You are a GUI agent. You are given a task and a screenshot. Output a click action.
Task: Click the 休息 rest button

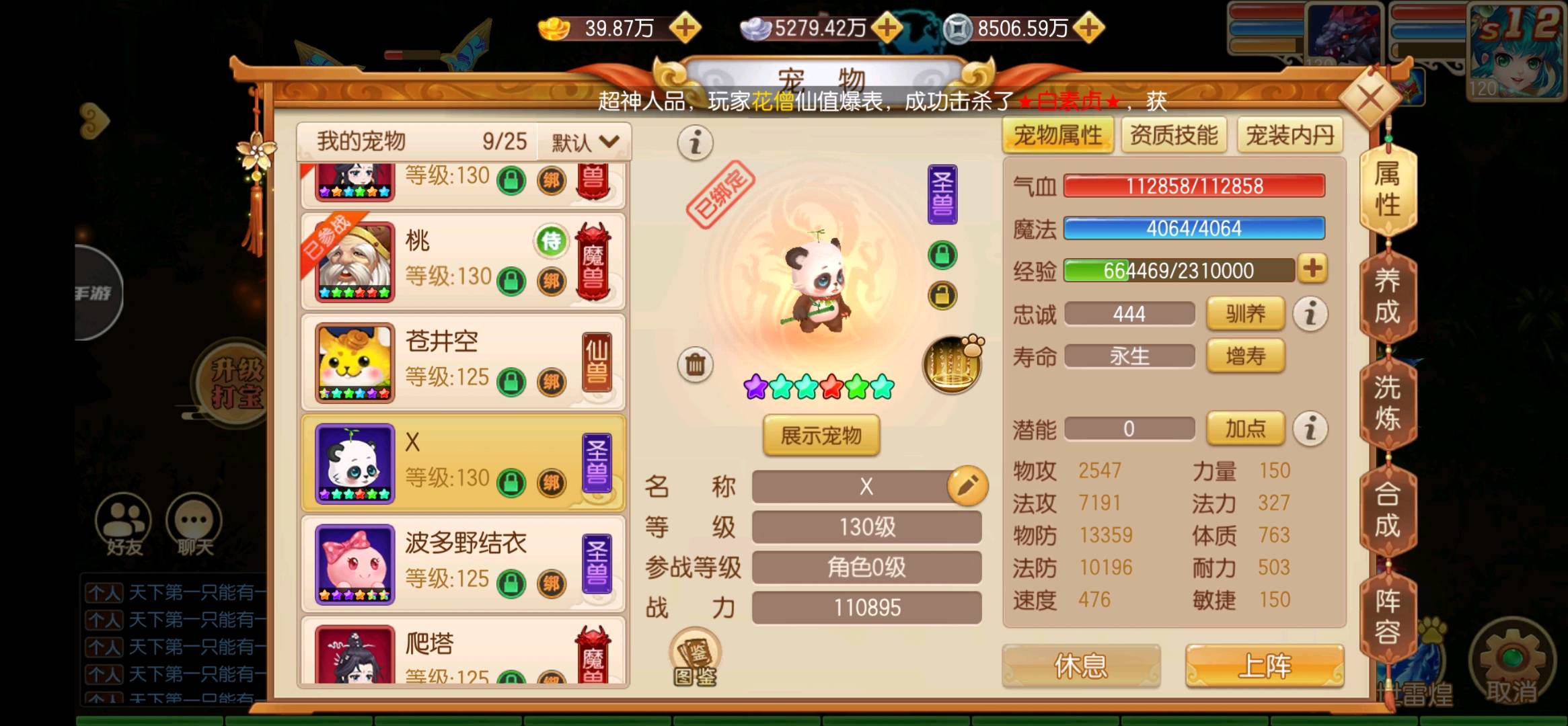(1080, 665)
